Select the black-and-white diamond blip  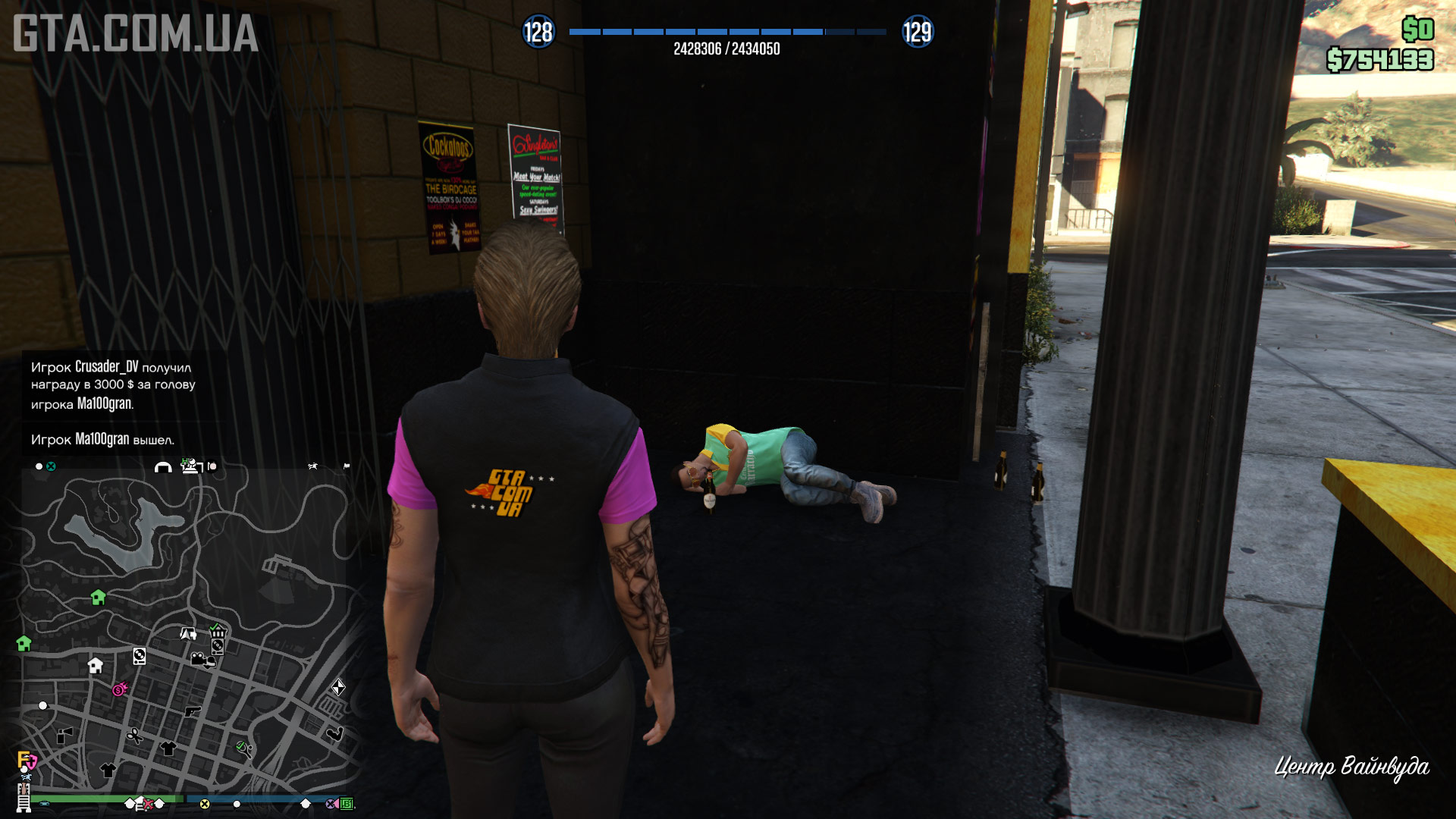tap(338, 687)
